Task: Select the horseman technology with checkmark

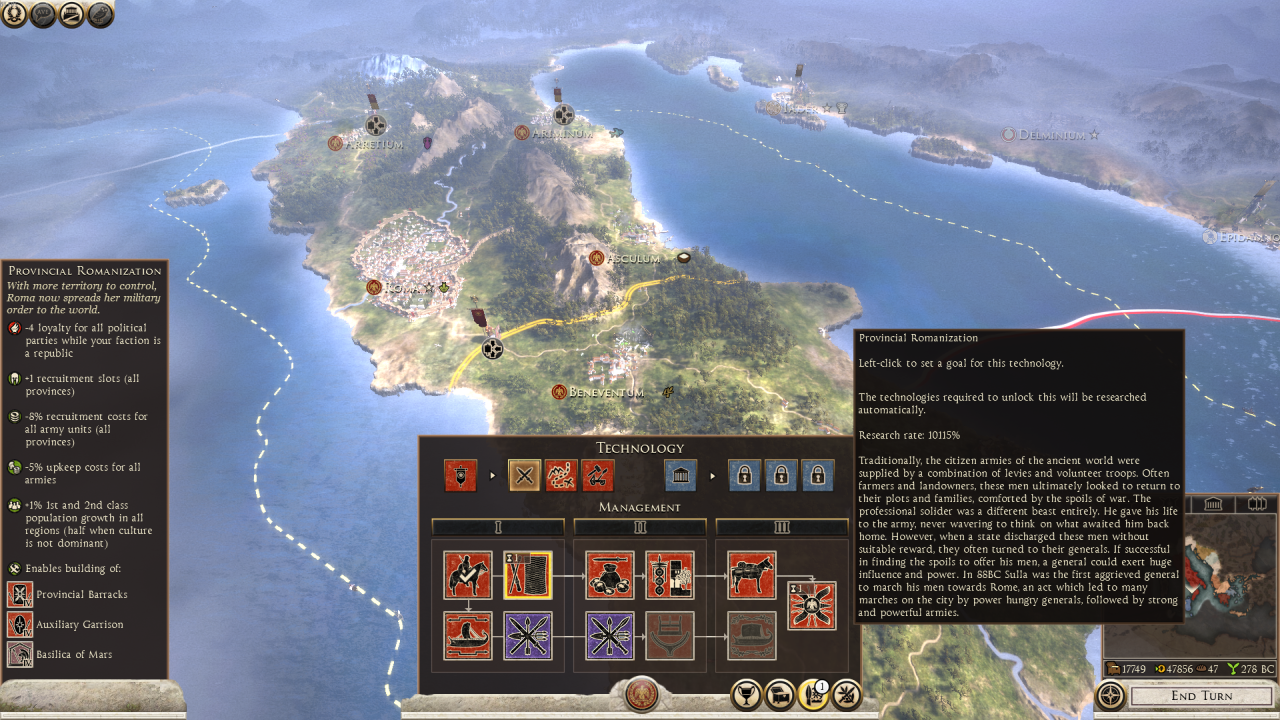Action: [x=468, y=575]
